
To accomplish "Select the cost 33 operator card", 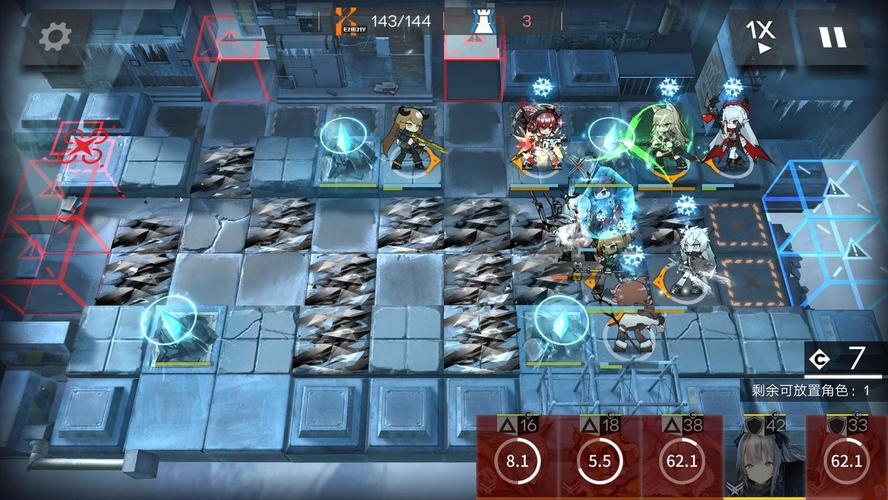I will click(x=846, y=458).
